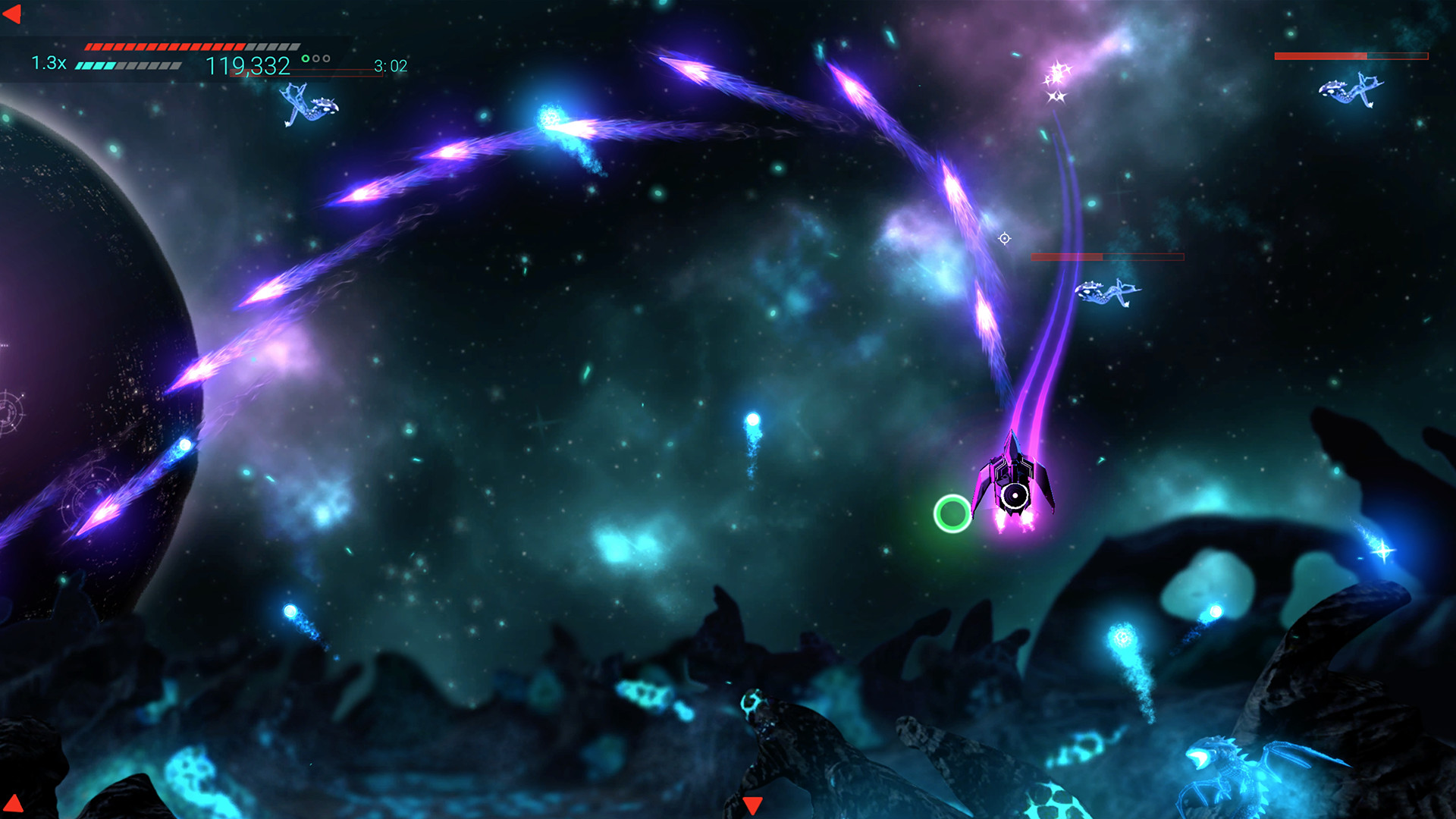Click the green ring pickup
Screen dimensions: 1456x819
pyautogui.click(x=952, y=514)
